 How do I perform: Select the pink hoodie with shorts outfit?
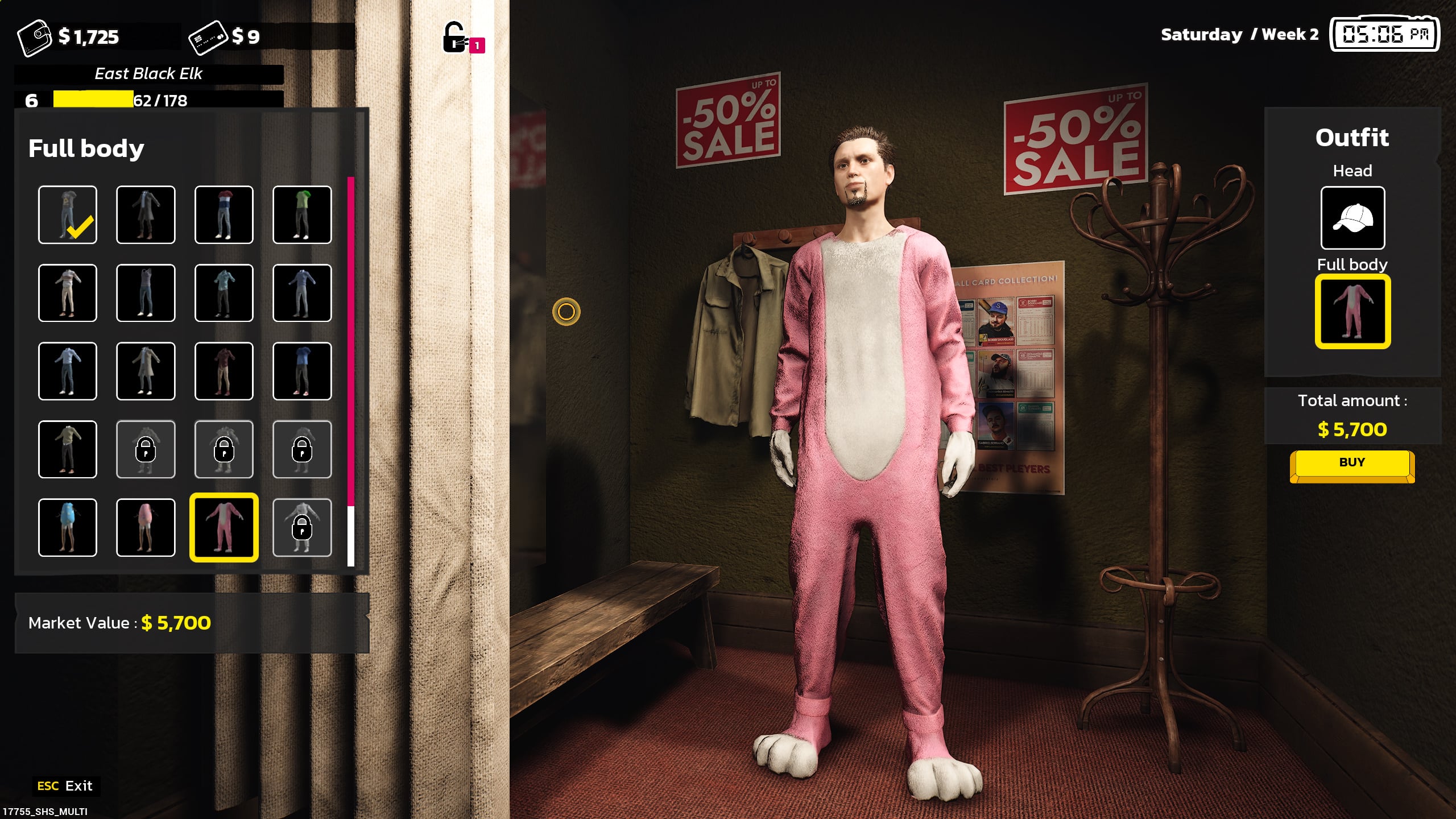coord(146,528)
